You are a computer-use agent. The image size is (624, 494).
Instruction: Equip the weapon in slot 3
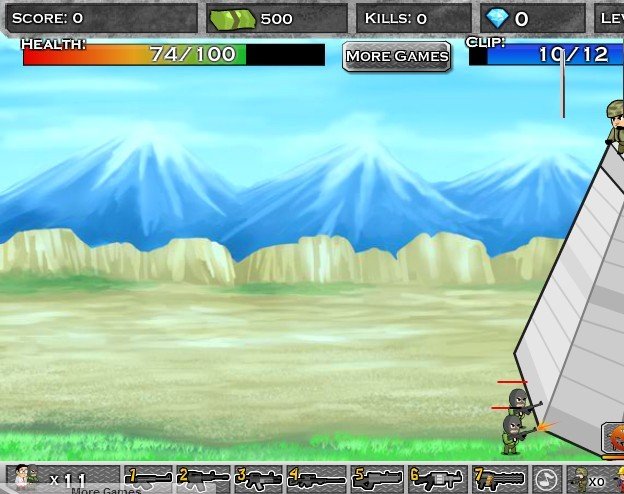point(257,478)
